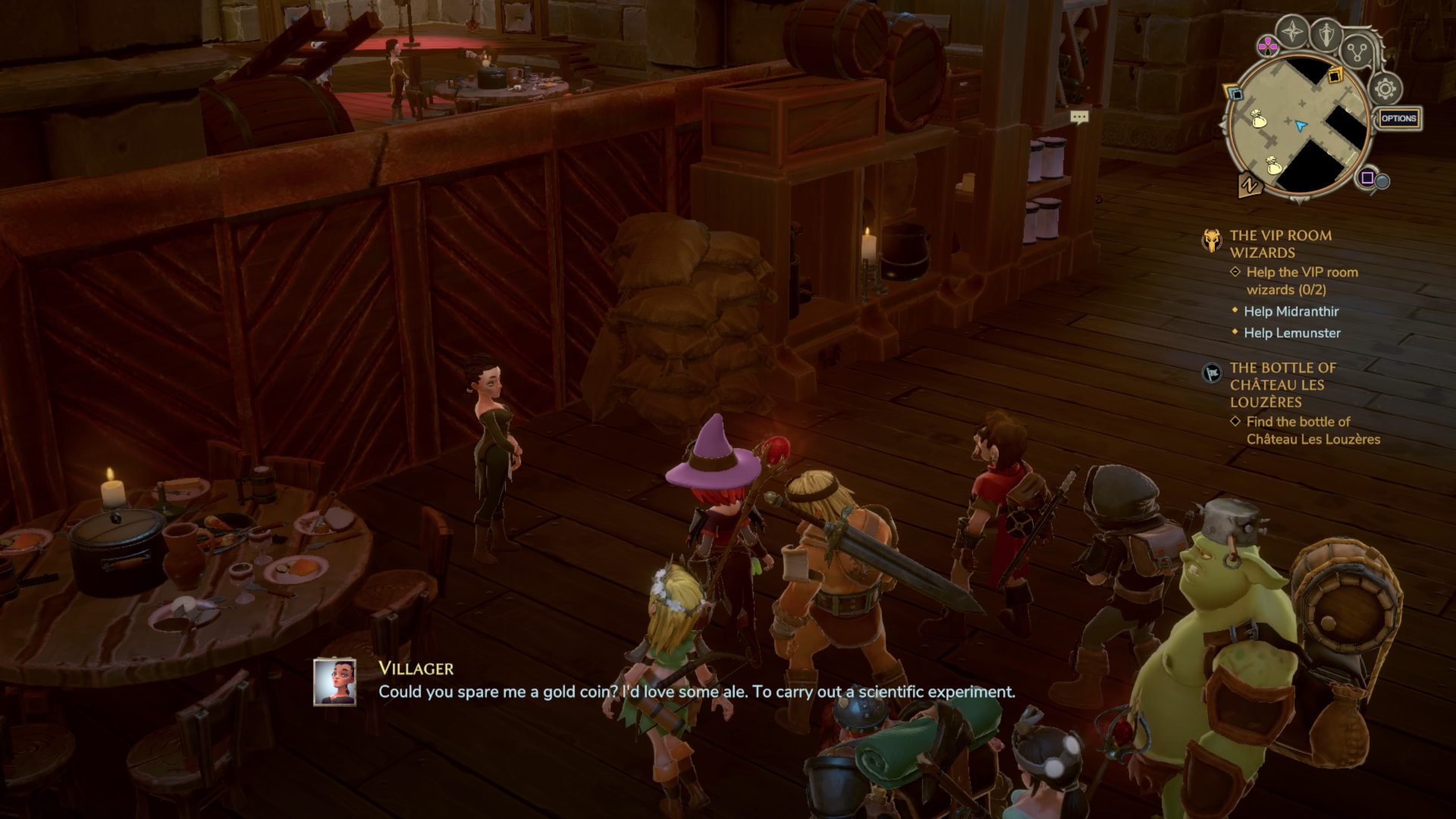The width and height of the screenshot is (1456, 819).
Task: Open the sword and shield equipment icon
Action: (1326, 33)
